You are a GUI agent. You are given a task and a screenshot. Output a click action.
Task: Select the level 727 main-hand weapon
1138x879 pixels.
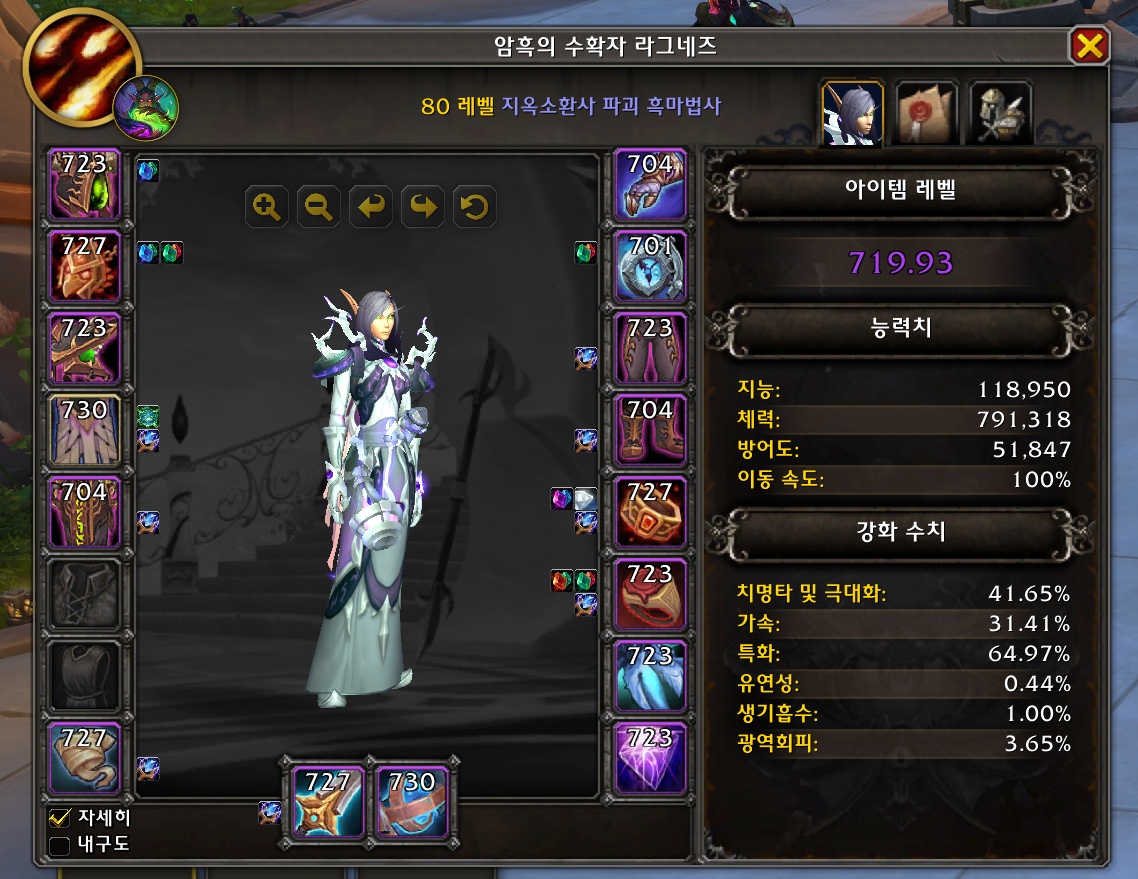(x=329, y=801)
